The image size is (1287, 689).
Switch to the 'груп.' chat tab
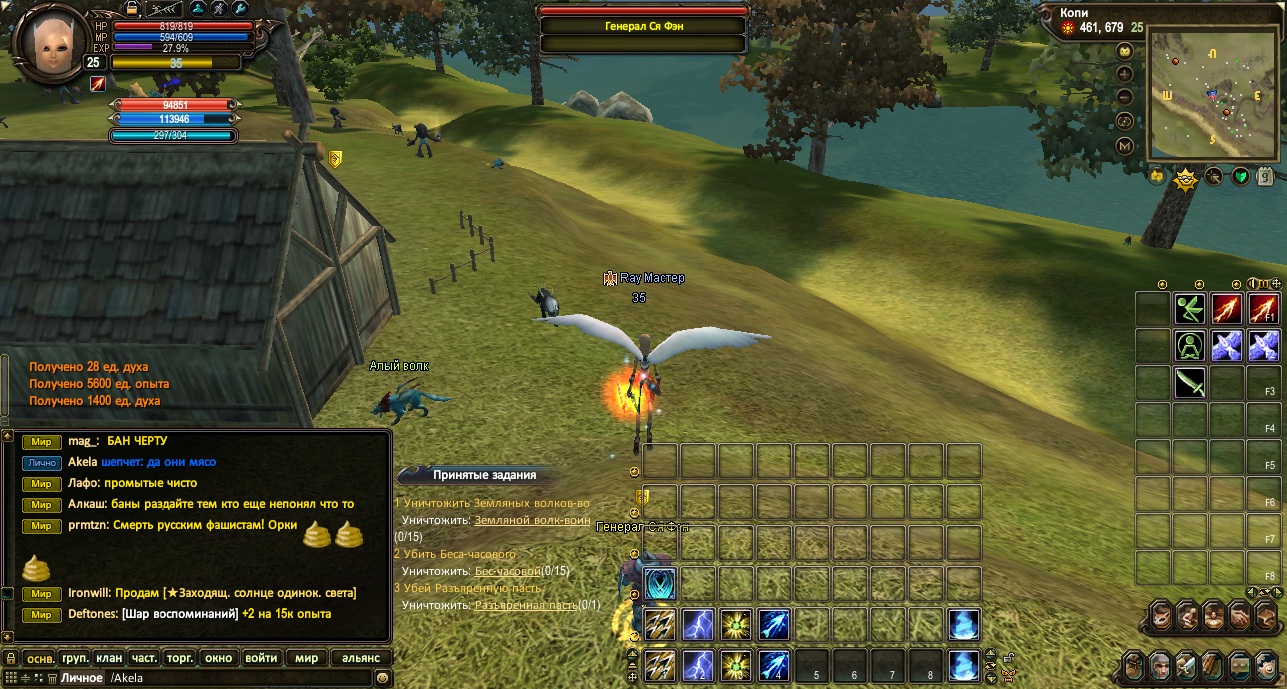pyautogui.click(x=74, y=658)
